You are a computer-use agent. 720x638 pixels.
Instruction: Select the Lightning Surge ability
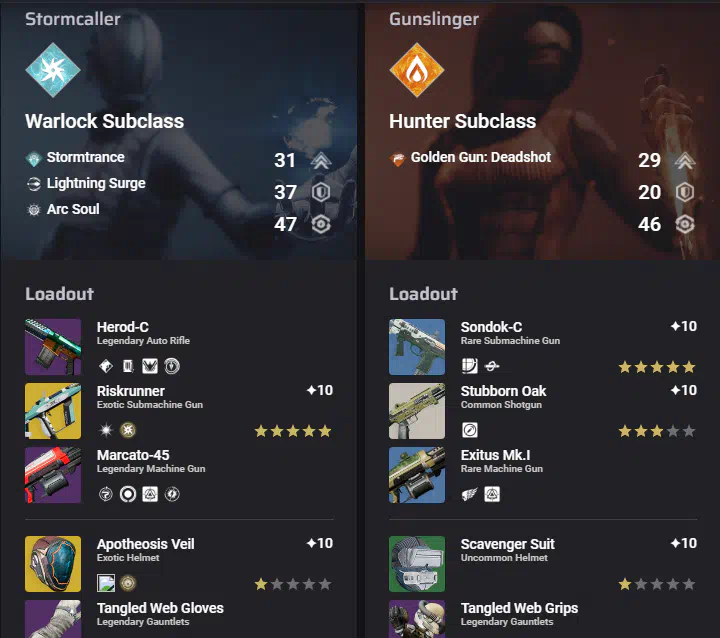[x=95, y=184]
